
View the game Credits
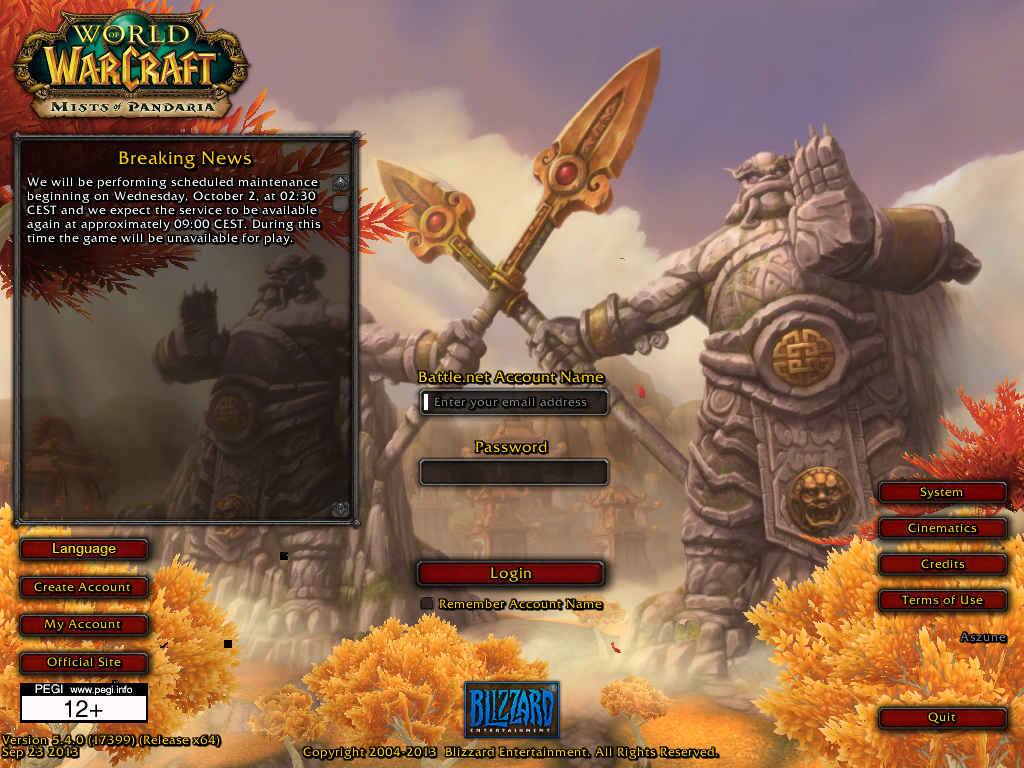(941, 564)
